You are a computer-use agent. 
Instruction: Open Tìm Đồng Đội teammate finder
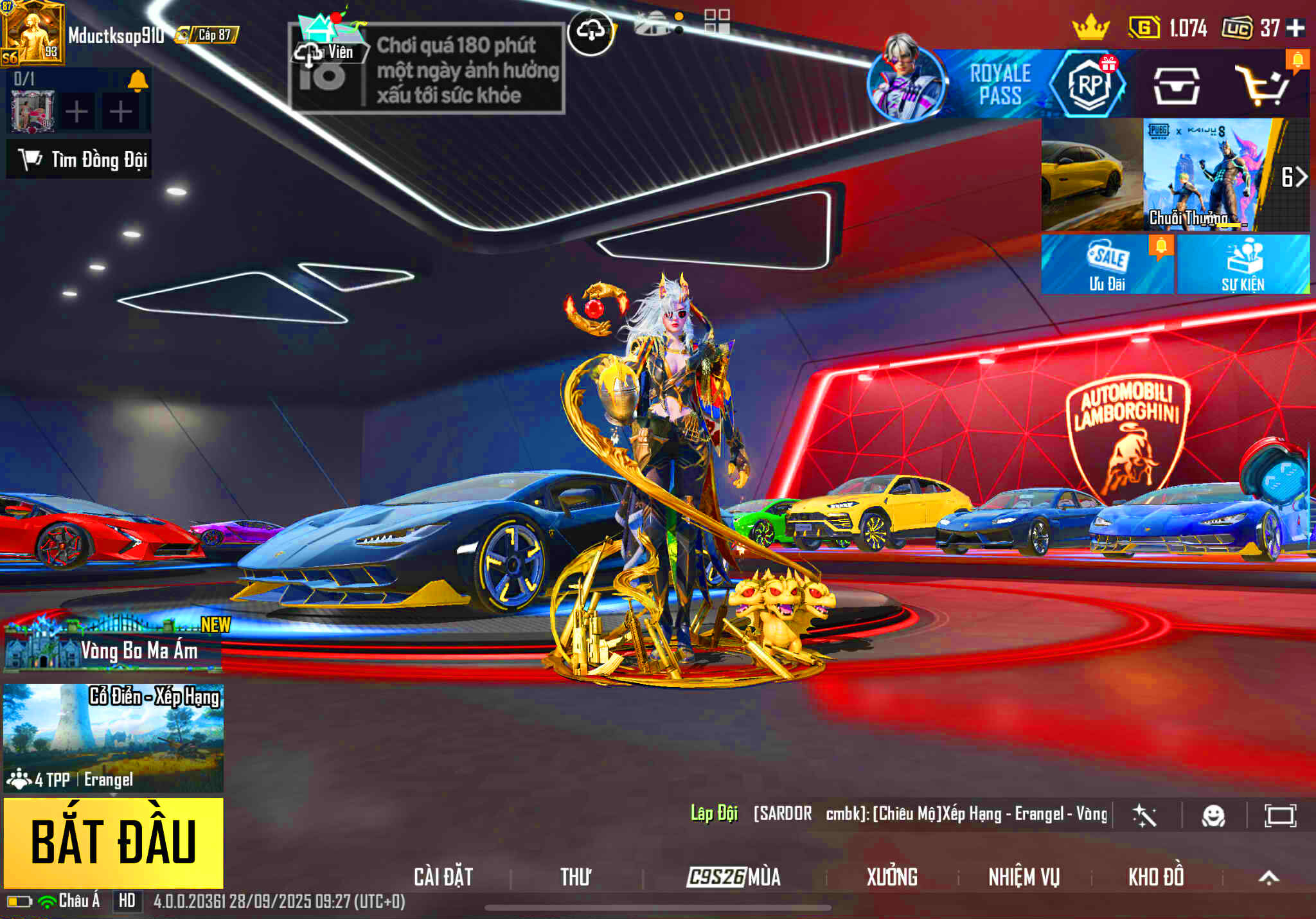[80, 159]
